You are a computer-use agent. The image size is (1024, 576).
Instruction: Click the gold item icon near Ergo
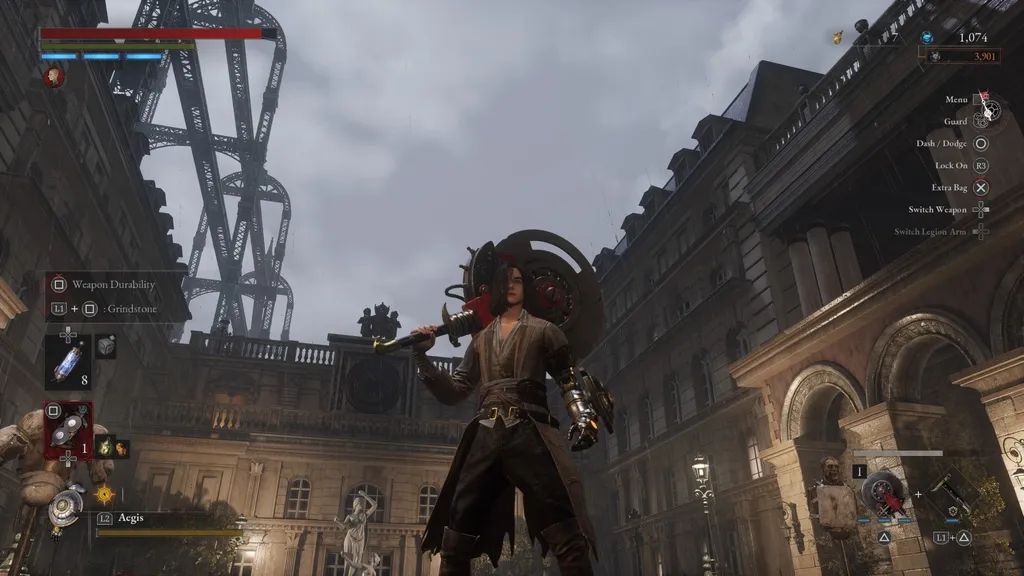838,37
